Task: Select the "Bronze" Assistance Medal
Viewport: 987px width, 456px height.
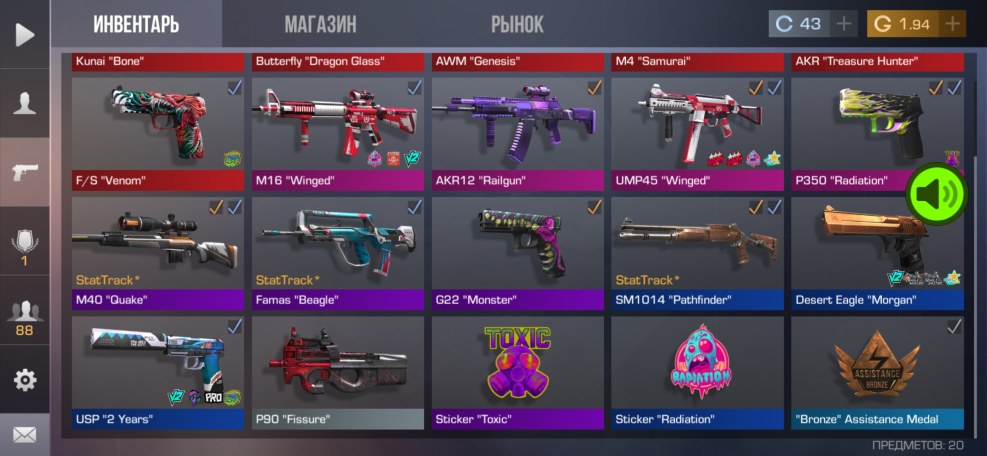Action: pos(877,372)
